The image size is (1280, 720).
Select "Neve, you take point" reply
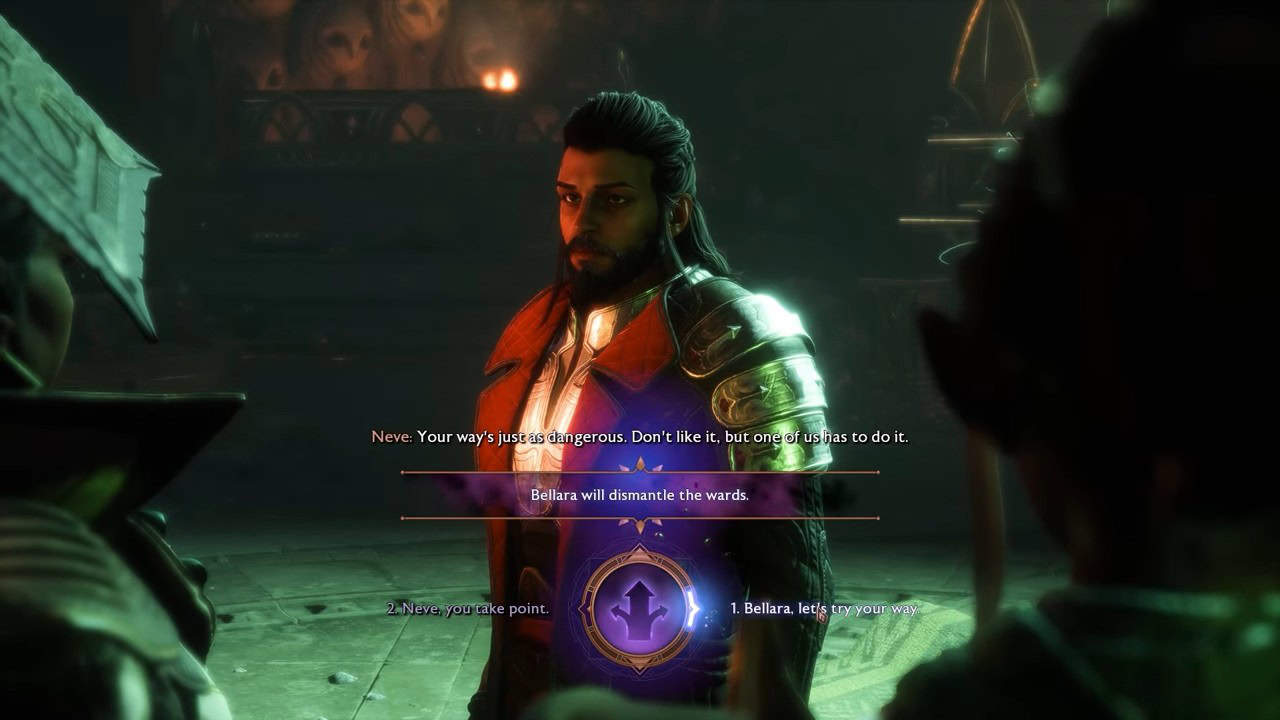coord(468,608)
